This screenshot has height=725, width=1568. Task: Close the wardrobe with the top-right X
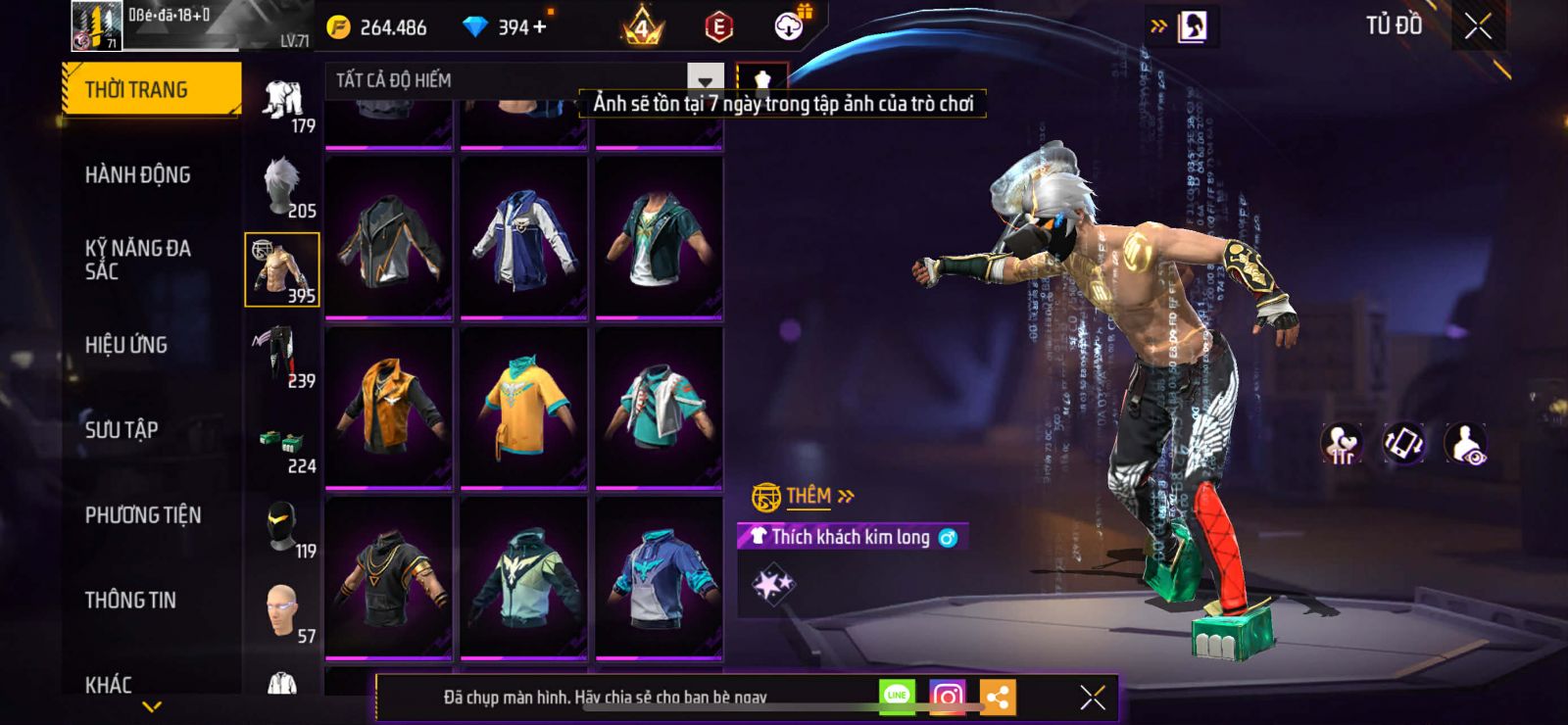click(x=1478, y=26)
